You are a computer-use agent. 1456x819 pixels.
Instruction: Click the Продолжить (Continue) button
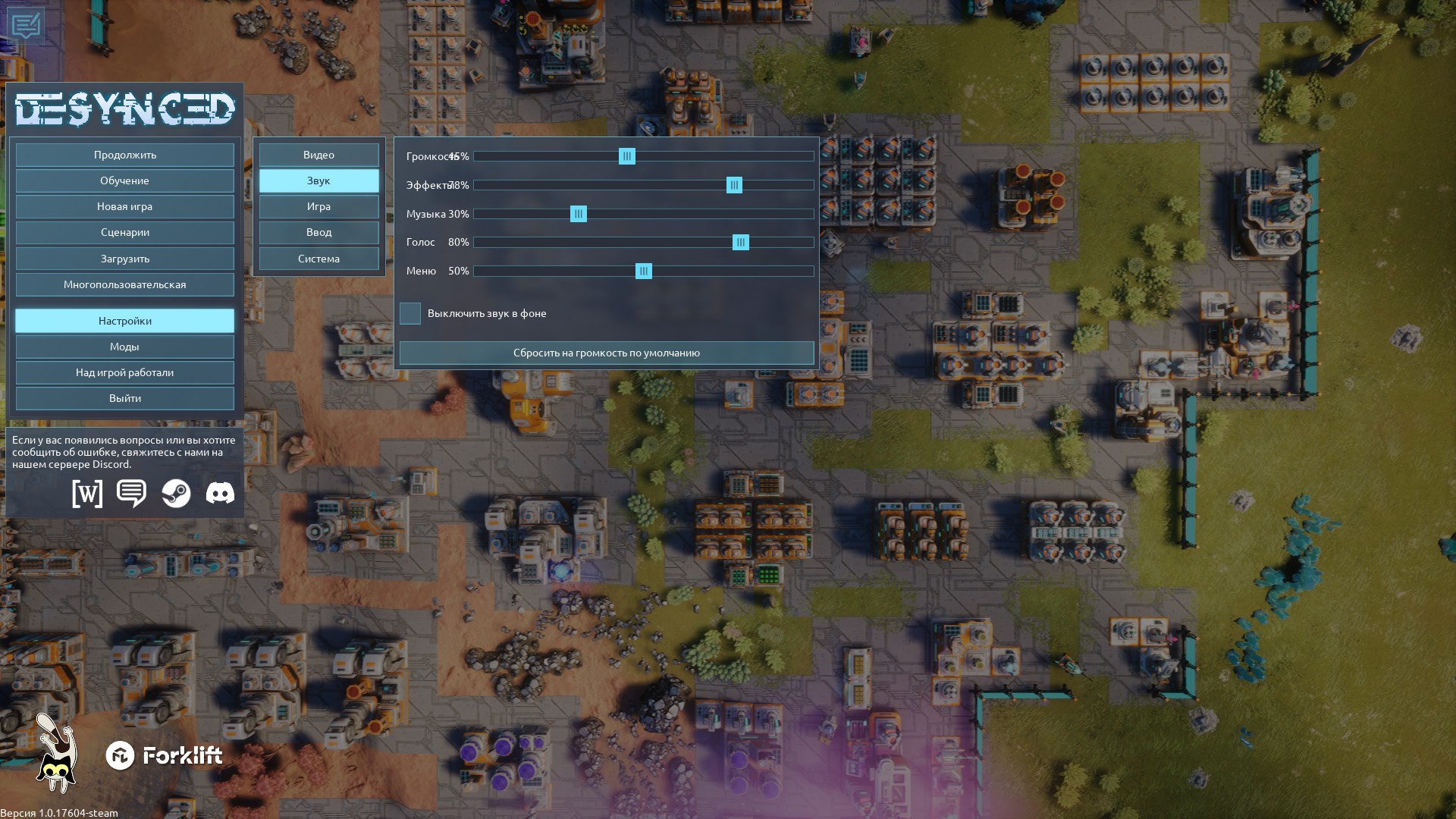point(125,155)
